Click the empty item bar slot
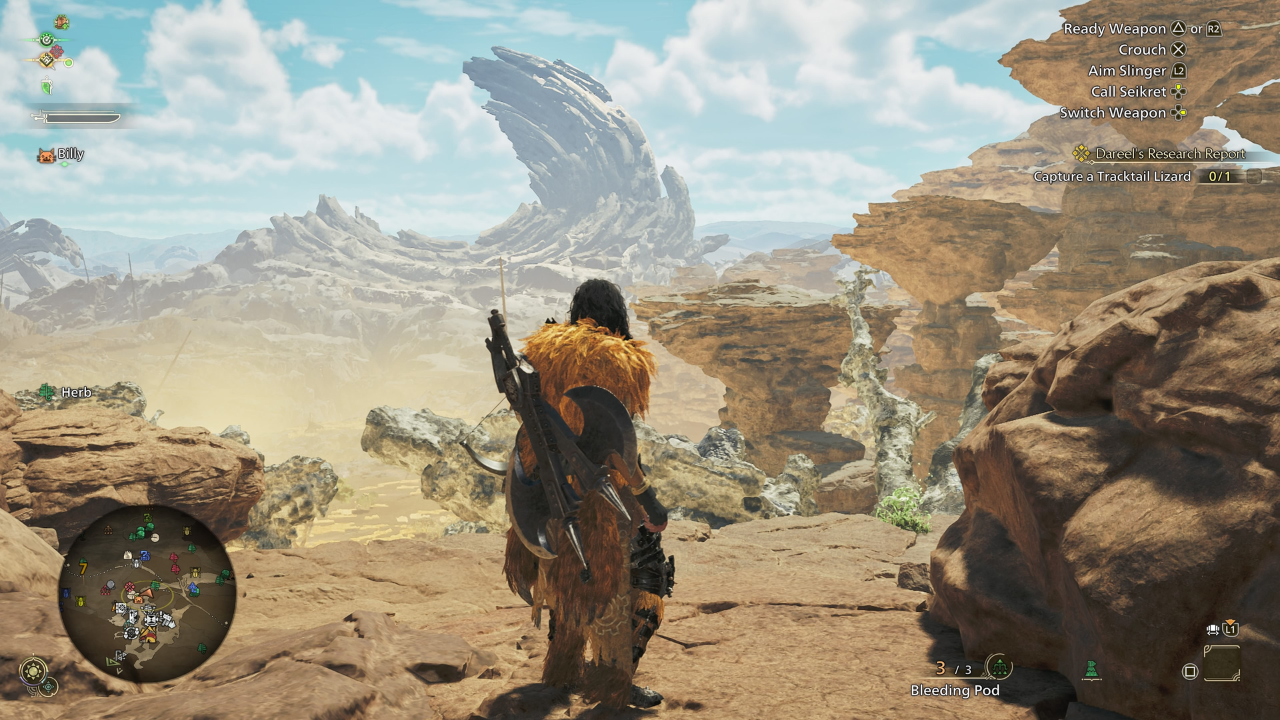 coord(1221,664)
